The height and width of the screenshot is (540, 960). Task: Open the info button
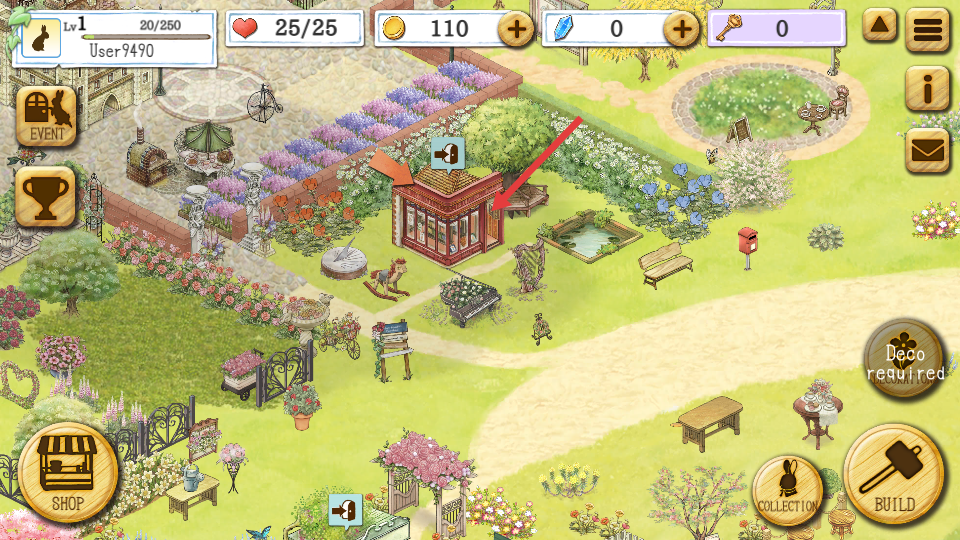click(928, 90)
